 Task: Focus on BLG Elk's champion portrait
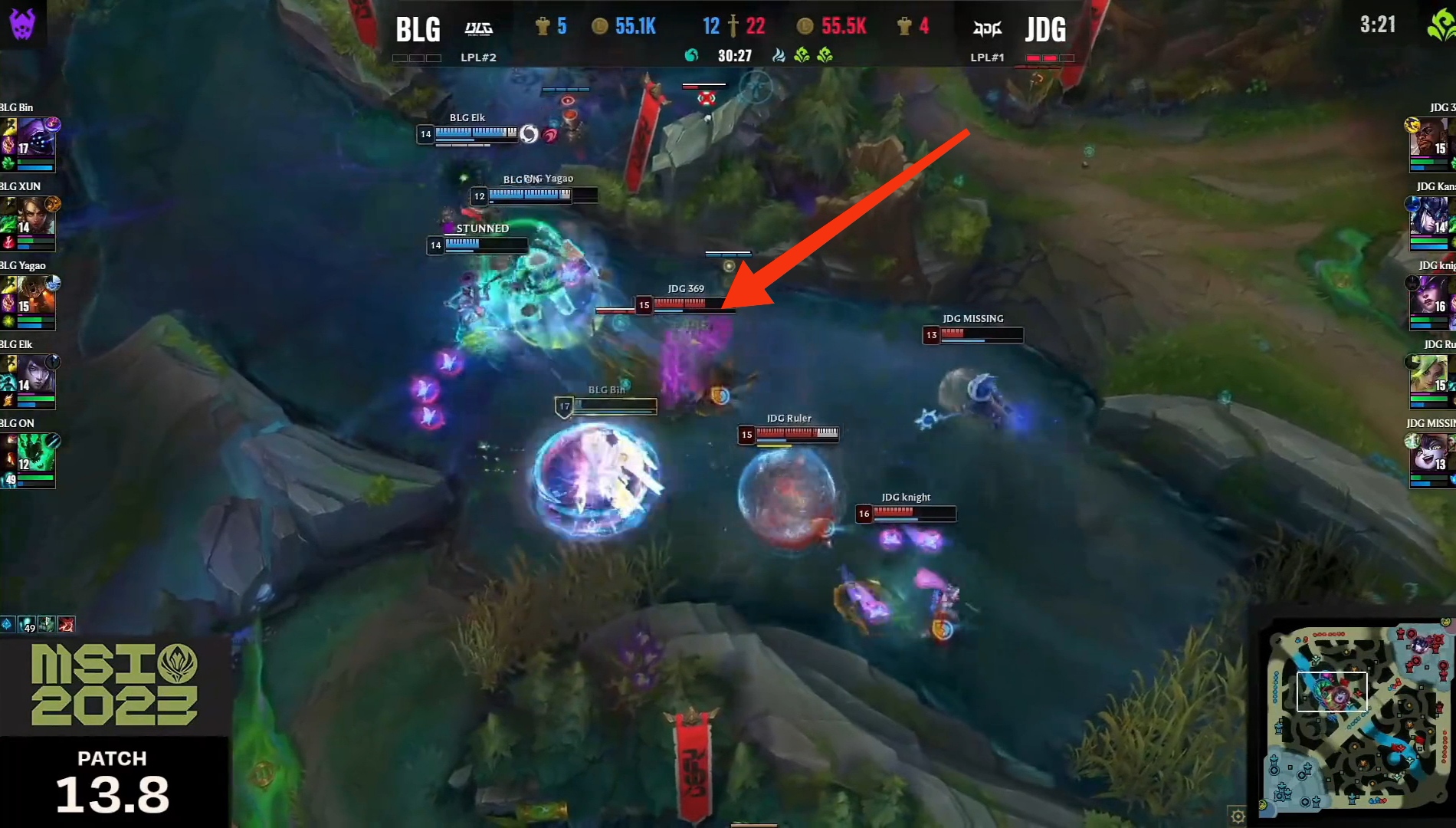[x=36, y=374]
